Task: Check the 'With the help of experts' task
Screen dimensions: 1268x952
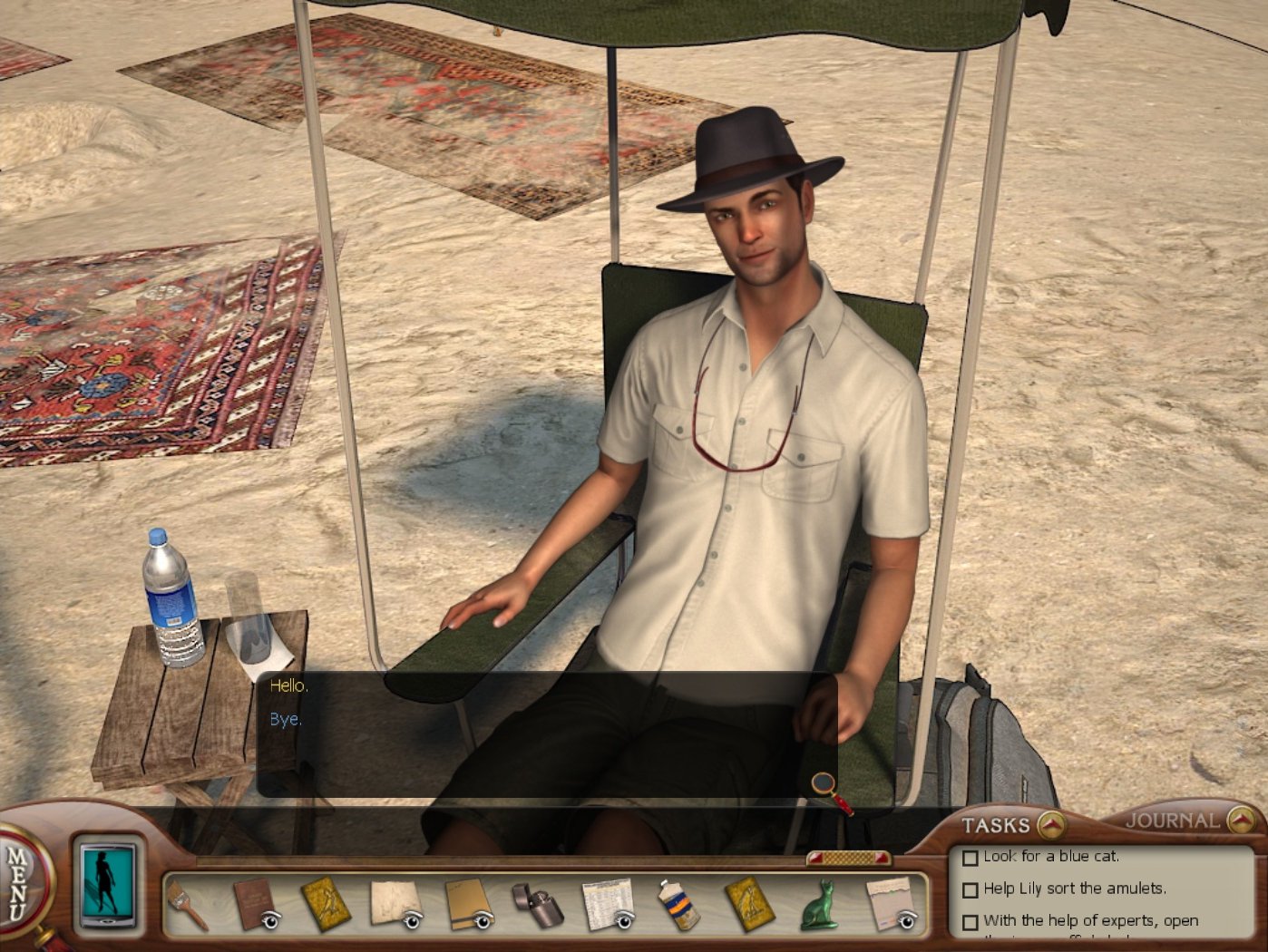Action: (970, 921)
